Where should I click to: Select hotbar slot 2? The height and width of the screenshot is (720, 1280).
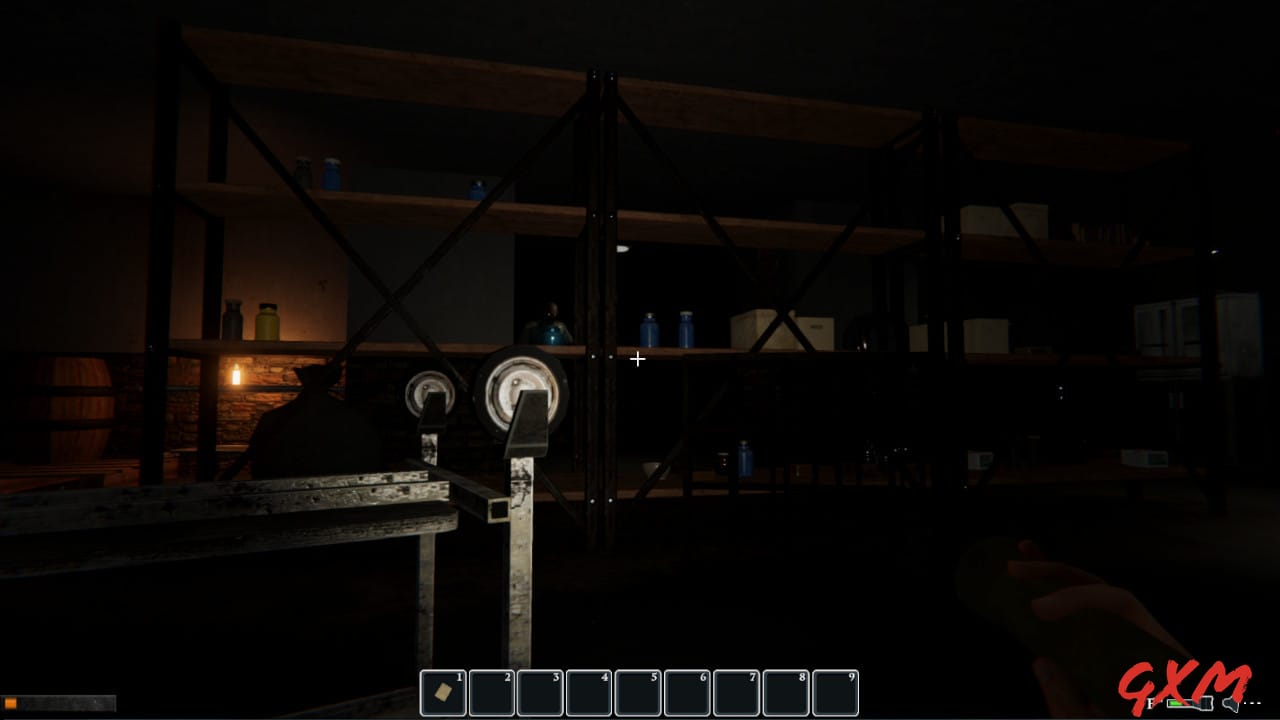(491, 692)
